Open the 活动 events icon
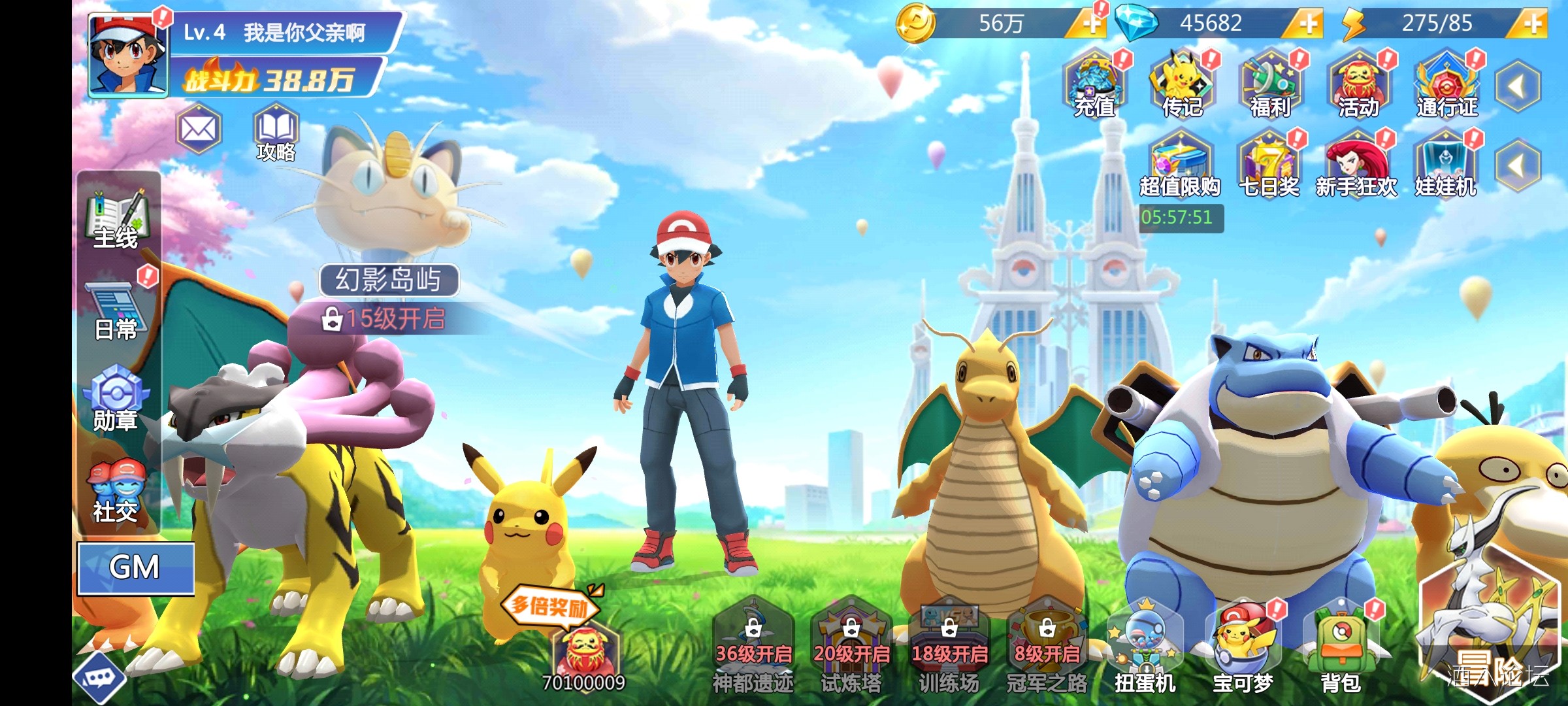This screenshot has height=706, width=1568. 1358,86
